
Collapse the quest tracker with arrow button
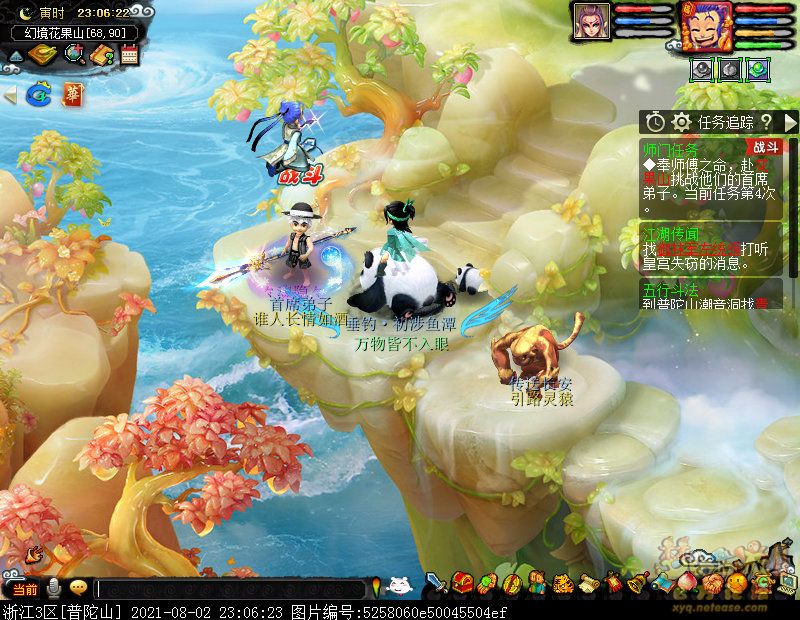tap(790, 122)
